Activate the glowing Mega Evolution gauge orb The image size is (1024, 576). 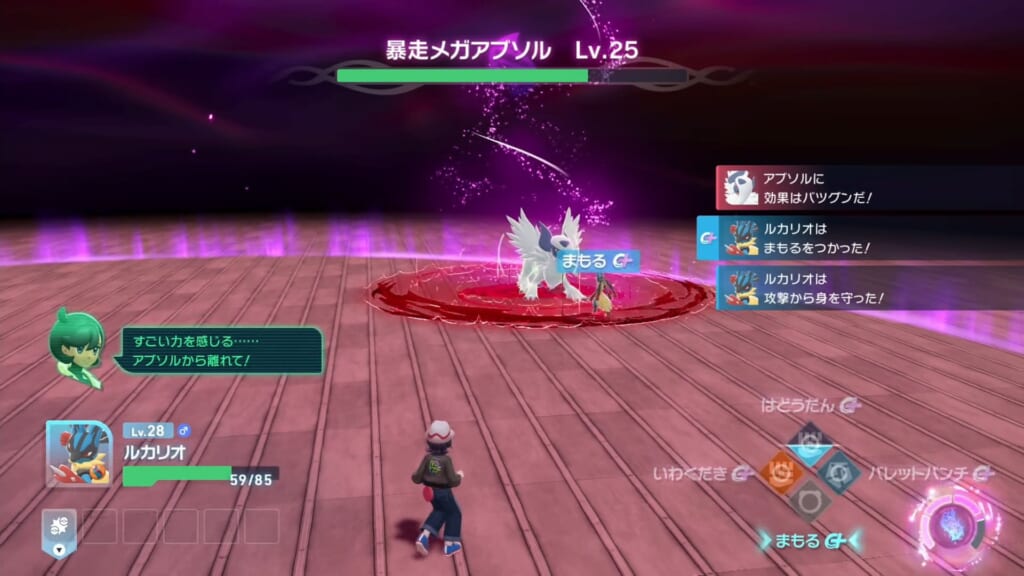click(949, 523)
